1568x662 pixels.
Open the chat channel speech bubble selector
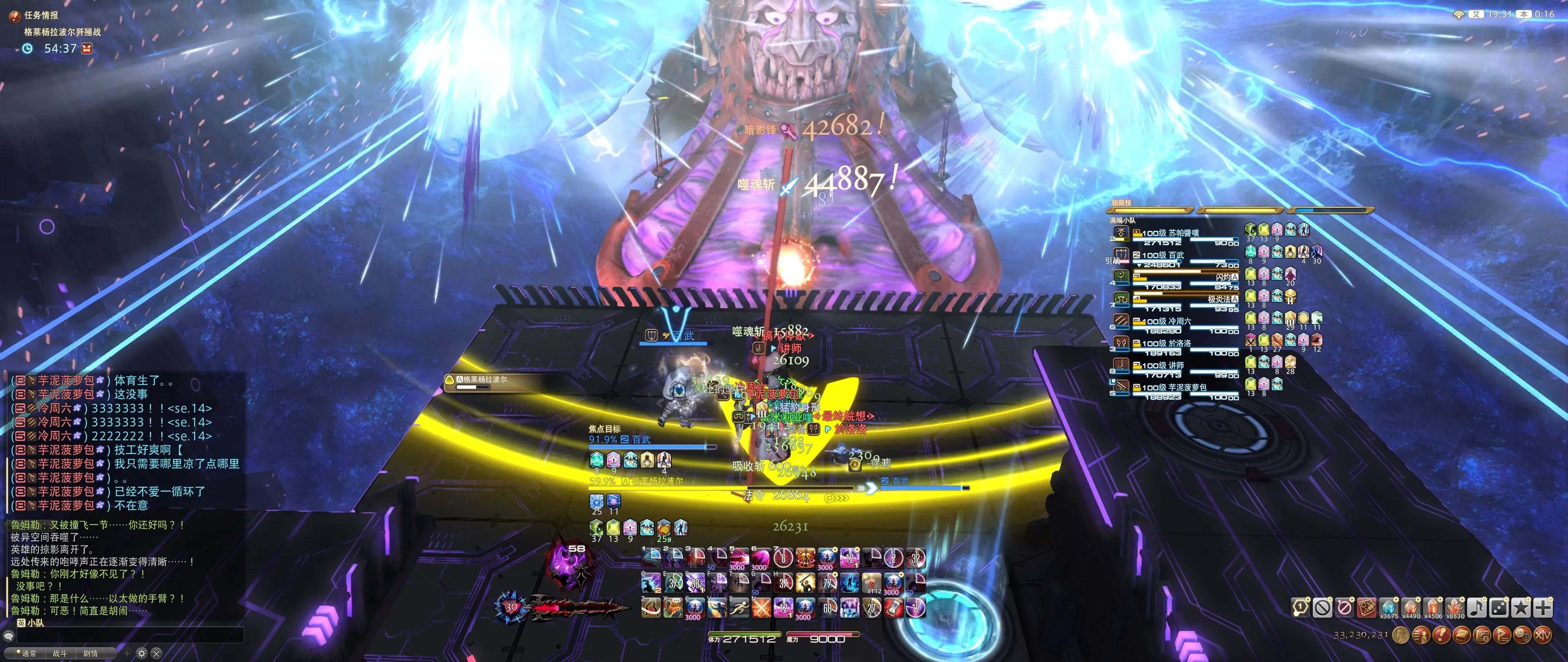9,636
